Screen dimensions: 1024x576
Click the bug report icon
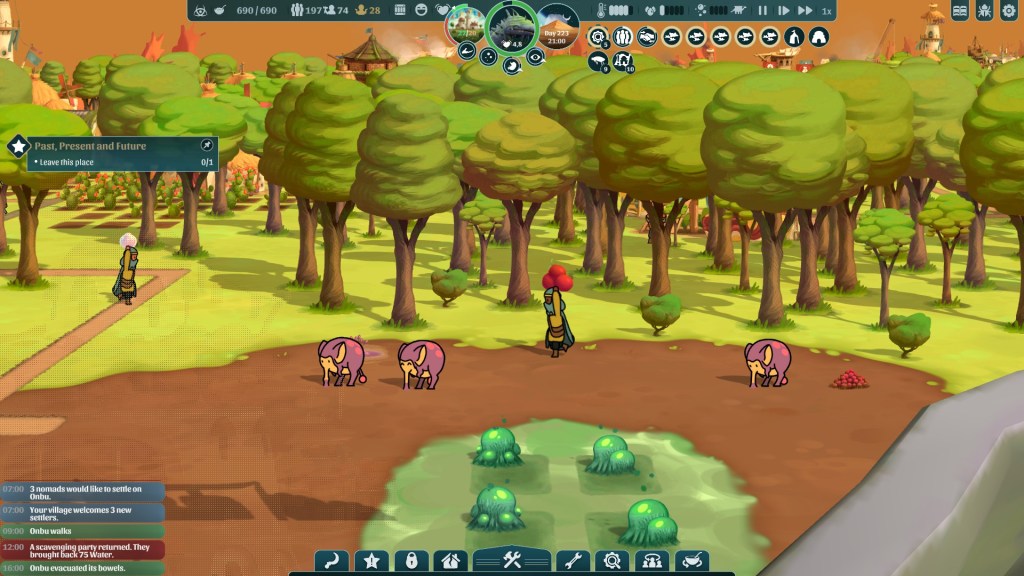click(984, 11)
